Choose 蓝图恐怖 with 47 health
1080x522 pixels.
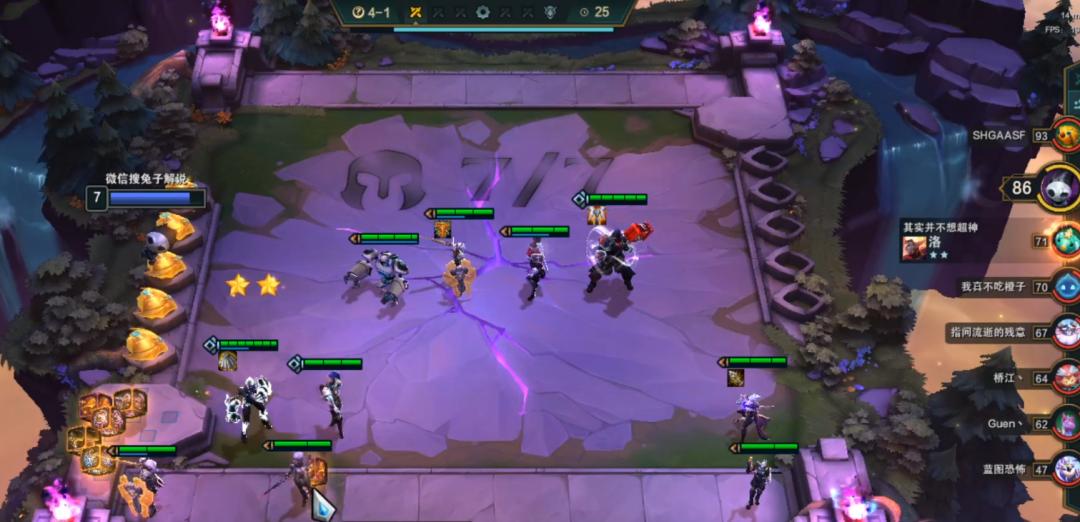tap(1066, 468)
